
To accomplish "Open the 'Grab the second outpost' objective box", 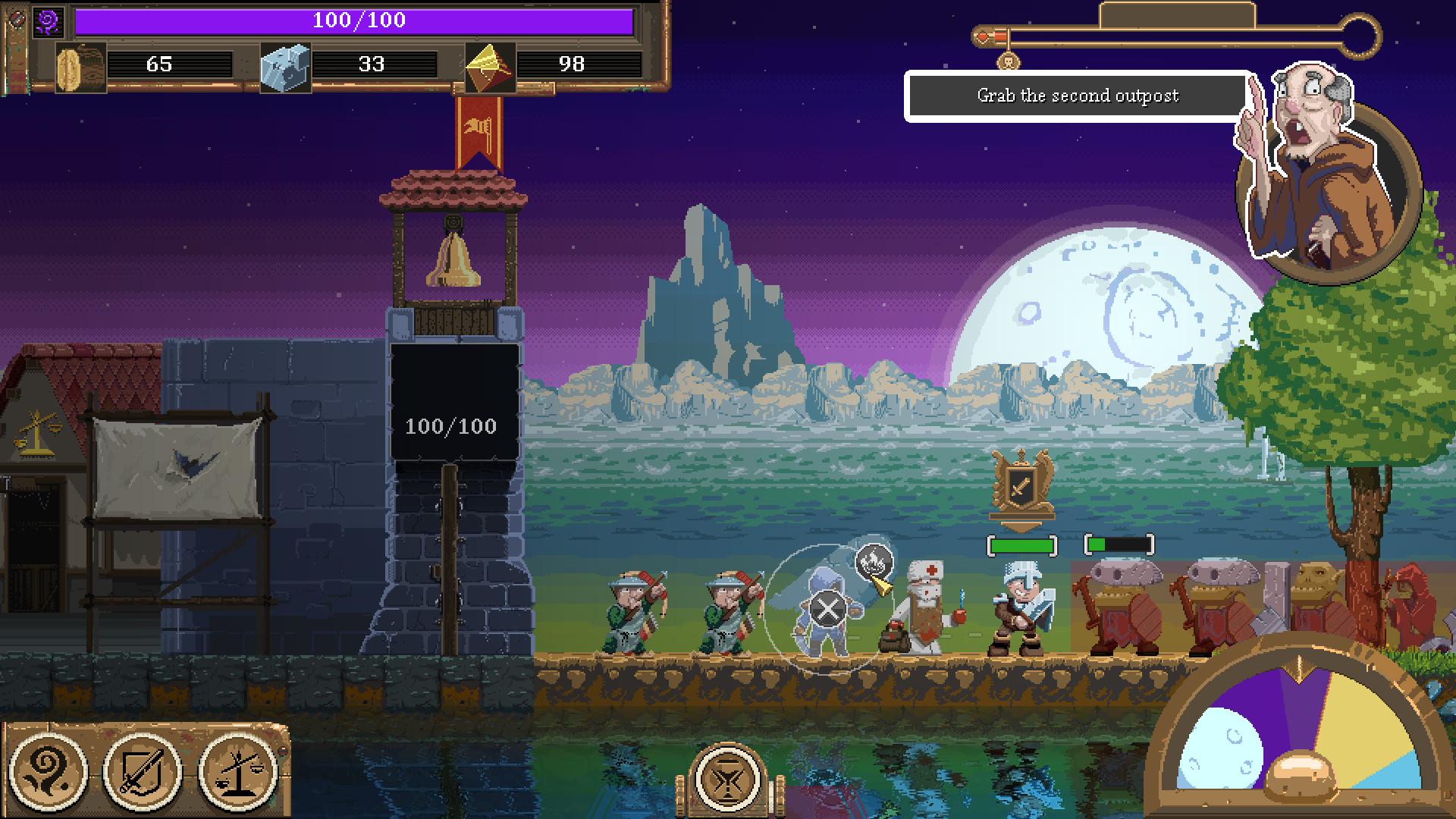I will click(x=1077, y=96).
